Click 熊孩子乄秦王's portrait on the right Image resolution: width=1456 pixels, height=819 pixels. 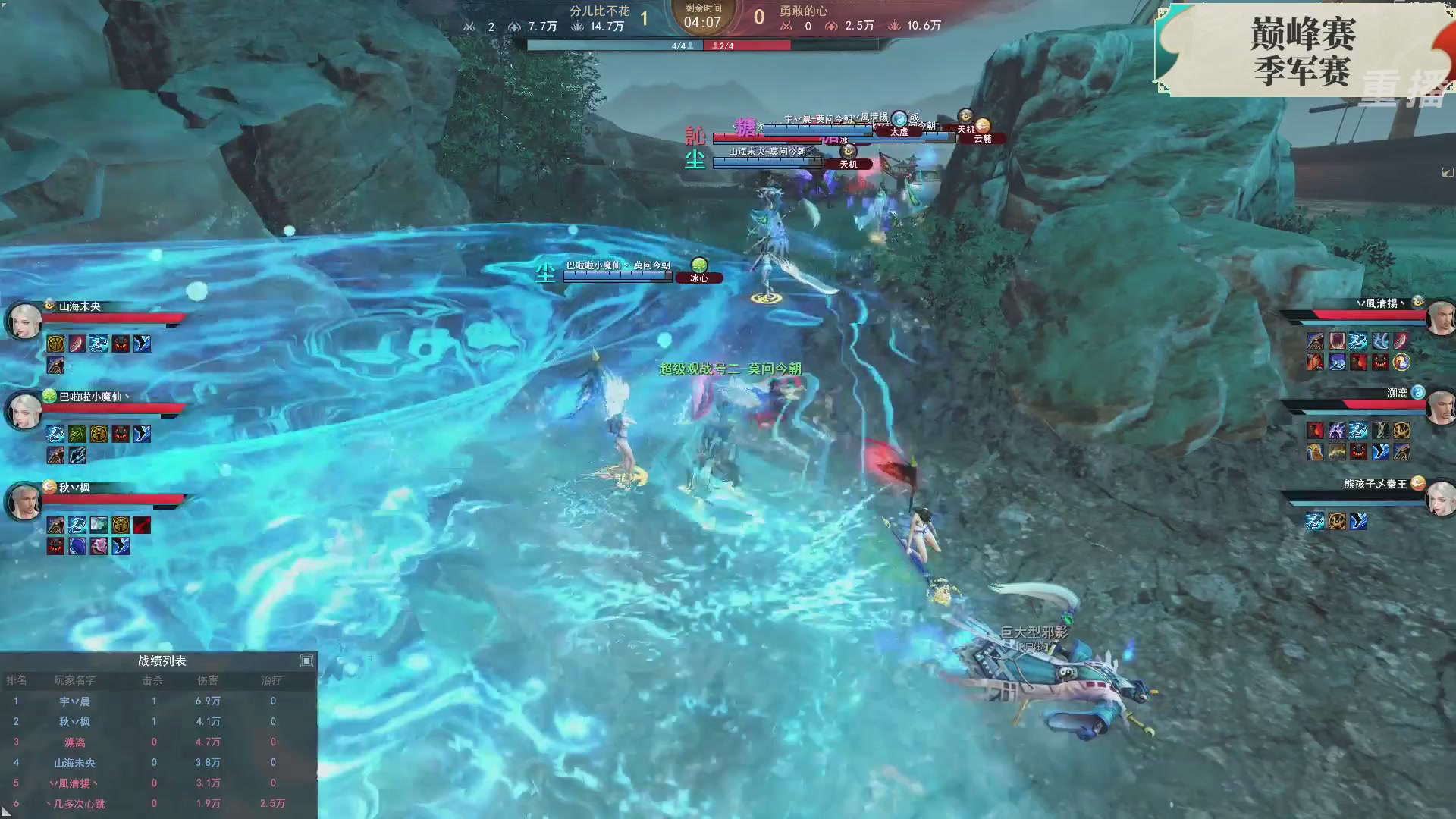(x=1440, y=497)
